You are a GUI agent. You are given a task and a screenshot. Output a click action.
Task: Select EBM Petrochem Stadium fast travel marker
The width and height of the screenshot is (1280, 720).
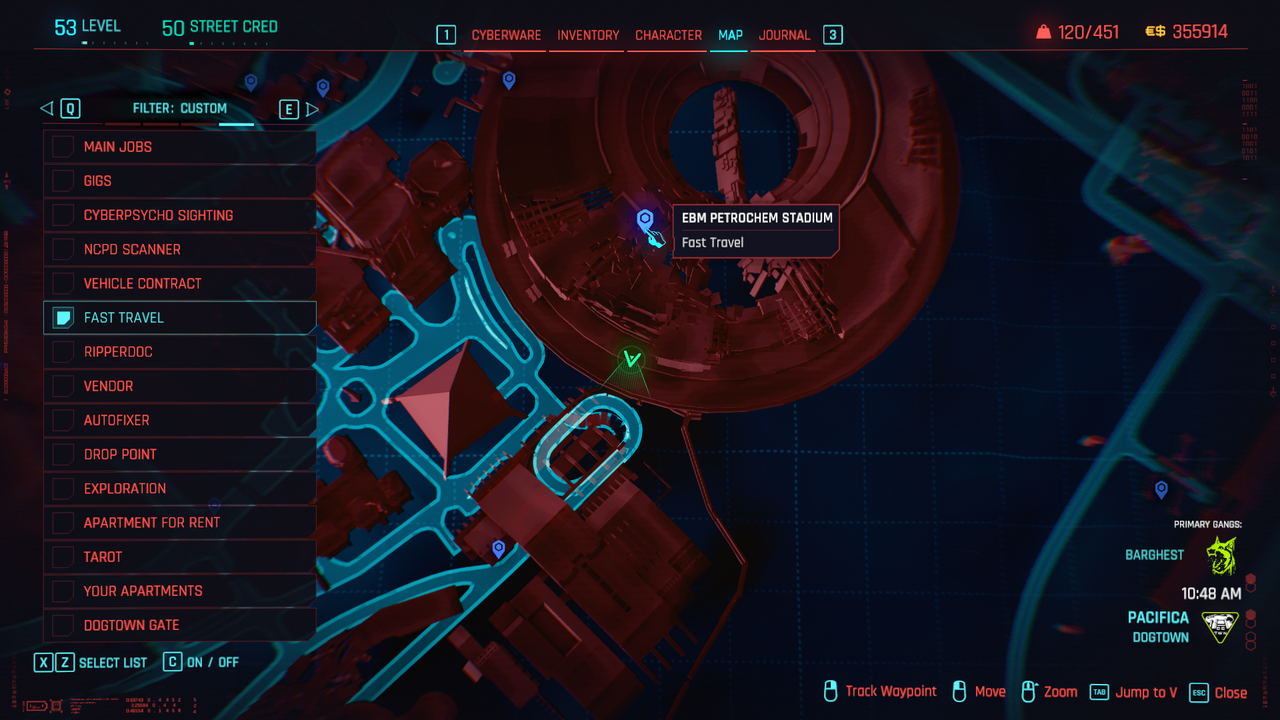tap(645, 219)
